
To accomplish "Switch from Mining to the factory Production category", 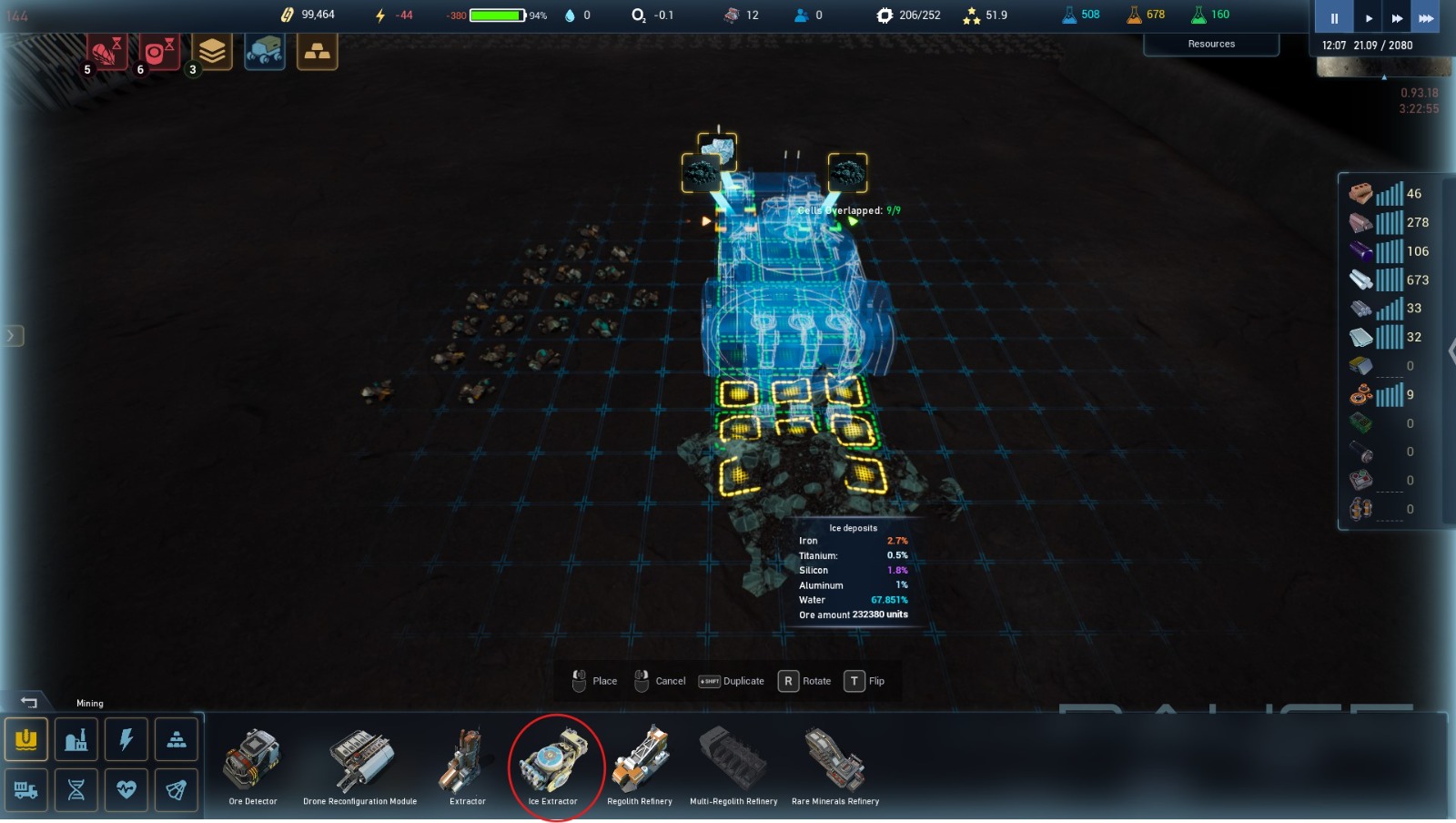I will click(77, 739).
